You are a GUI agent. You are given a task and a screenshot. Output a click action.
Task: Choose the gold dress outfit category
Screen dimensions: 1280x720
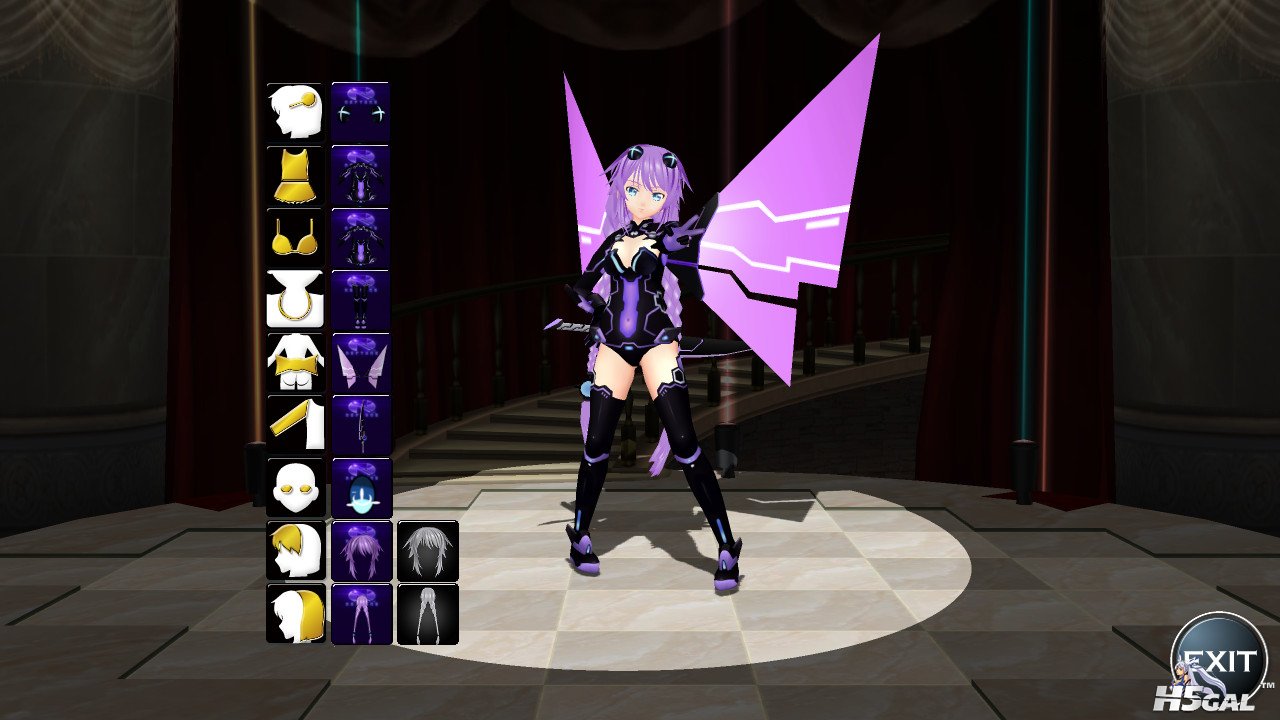coord(295,174)
